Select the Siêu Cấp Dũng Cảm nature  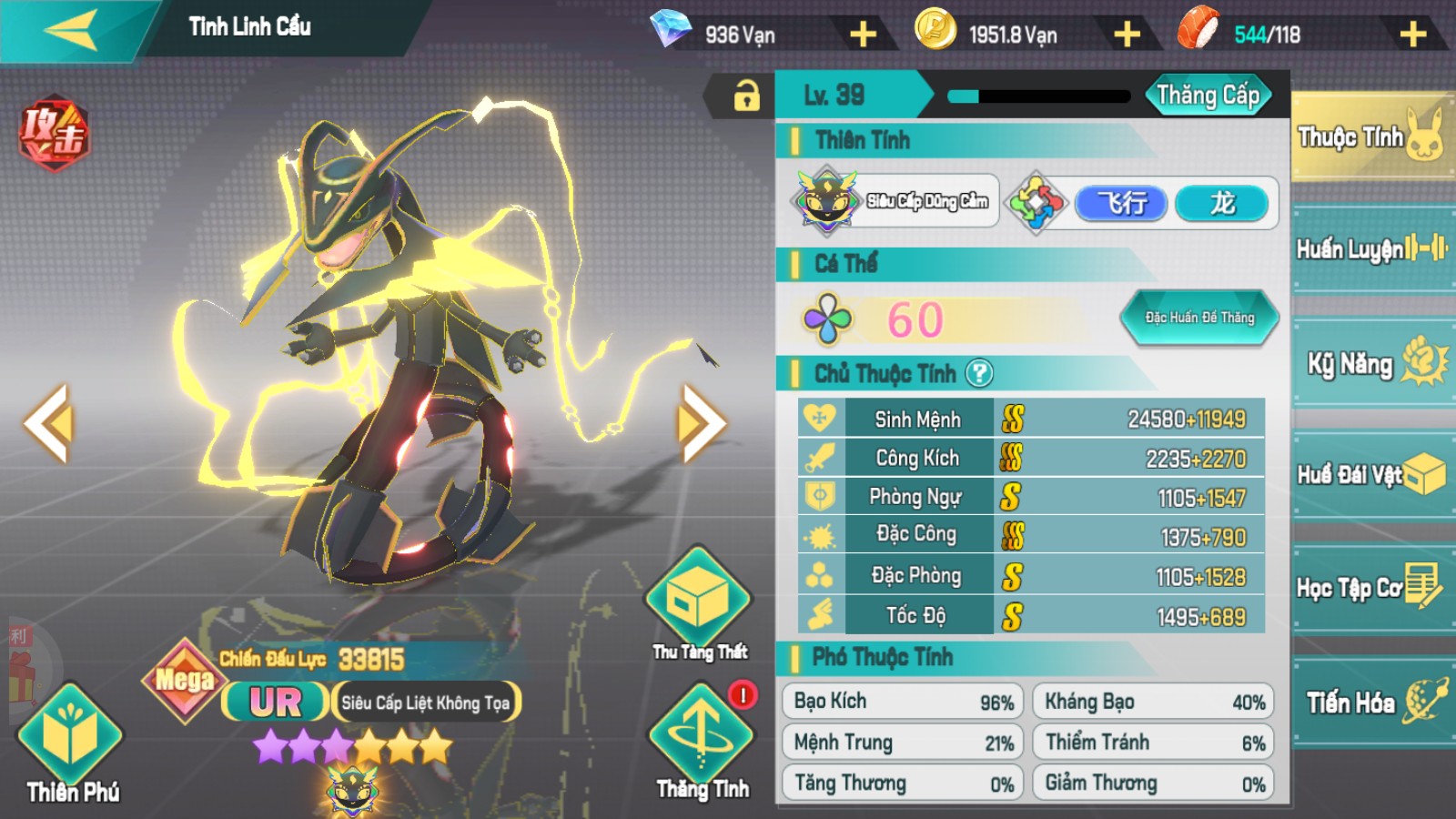[x=895, y=201]
